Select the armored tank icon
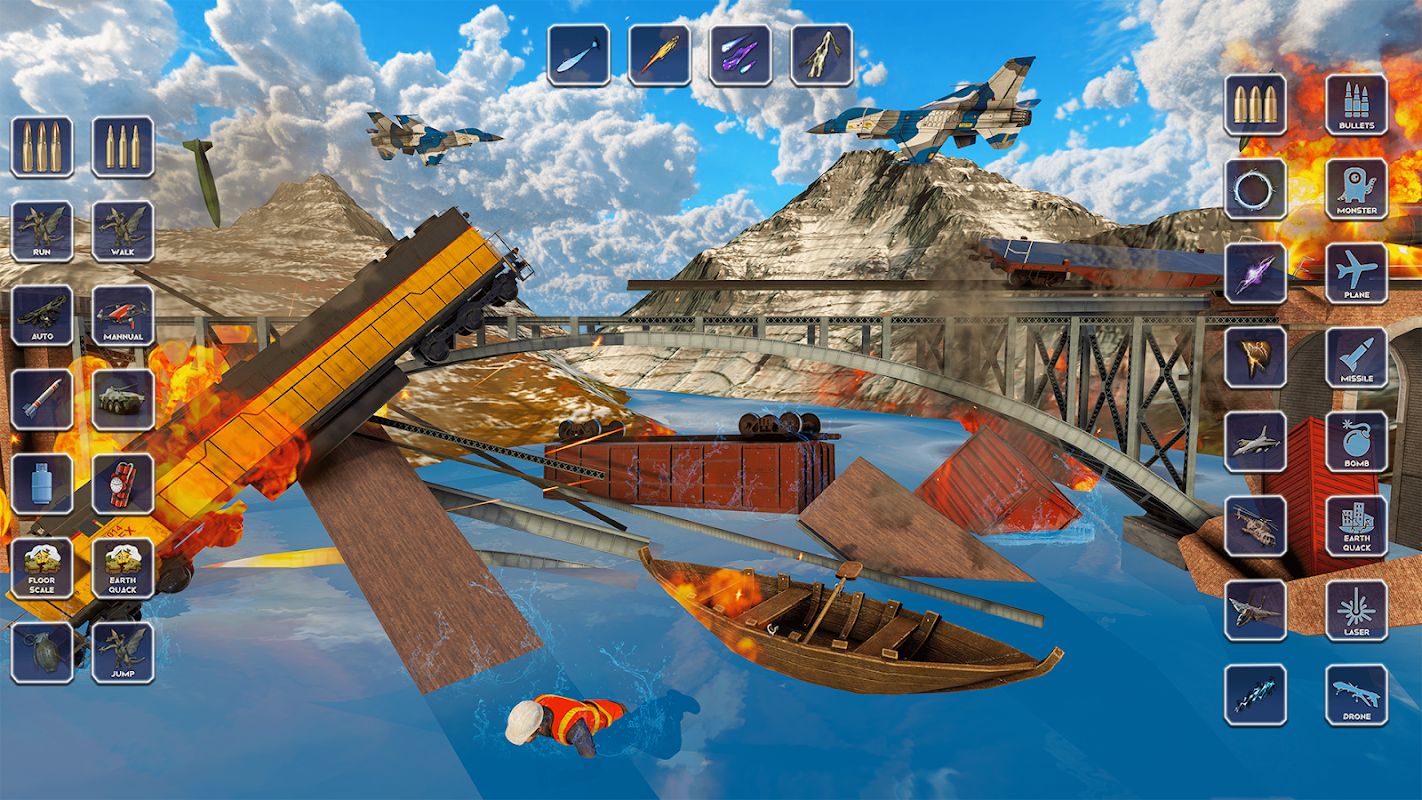Image resolution: width=1422 pixels, height=800 pixels. 123,400
